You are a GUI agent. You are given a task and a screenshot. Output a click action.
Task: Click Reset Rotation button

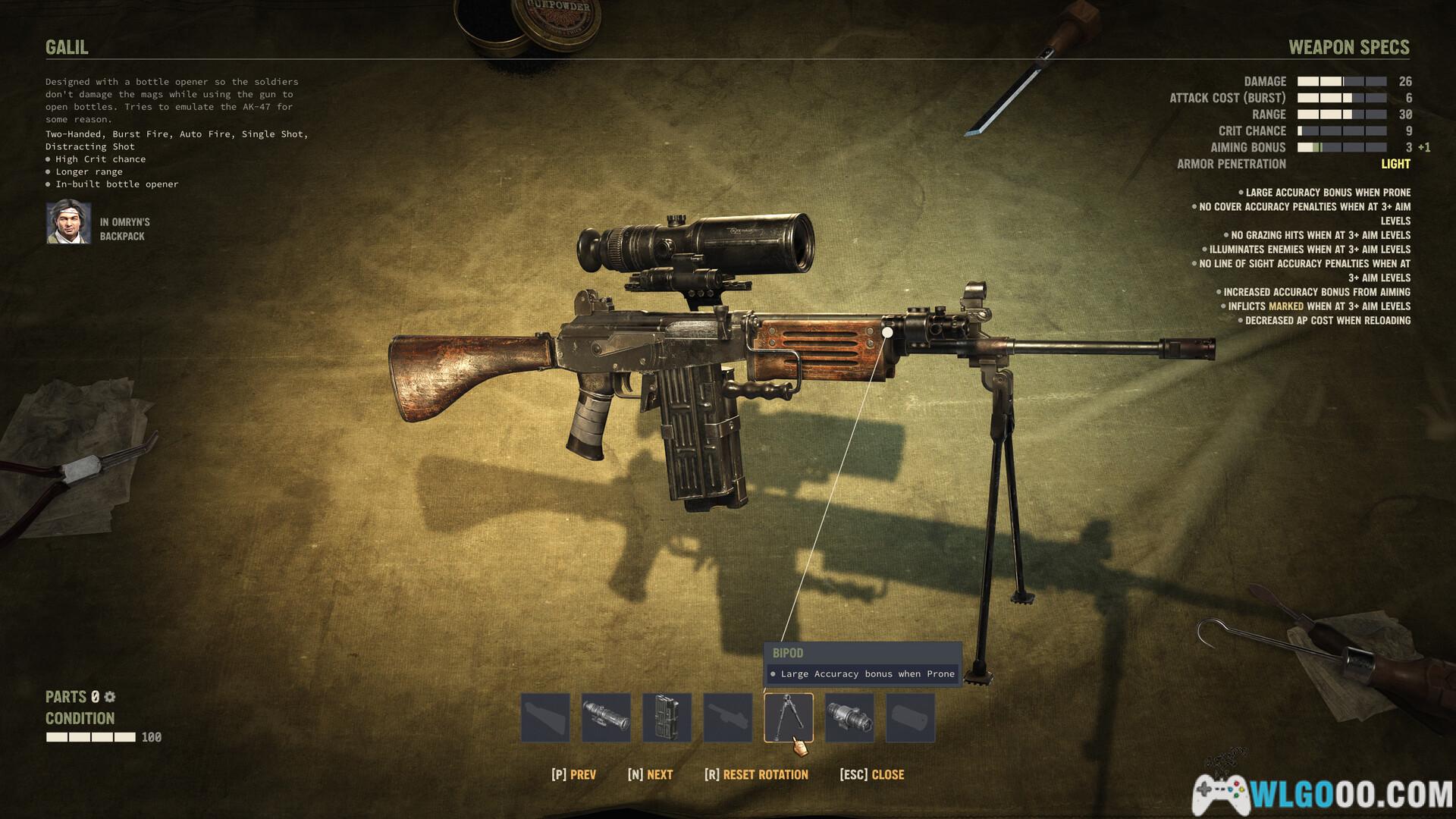coord(756,774)
